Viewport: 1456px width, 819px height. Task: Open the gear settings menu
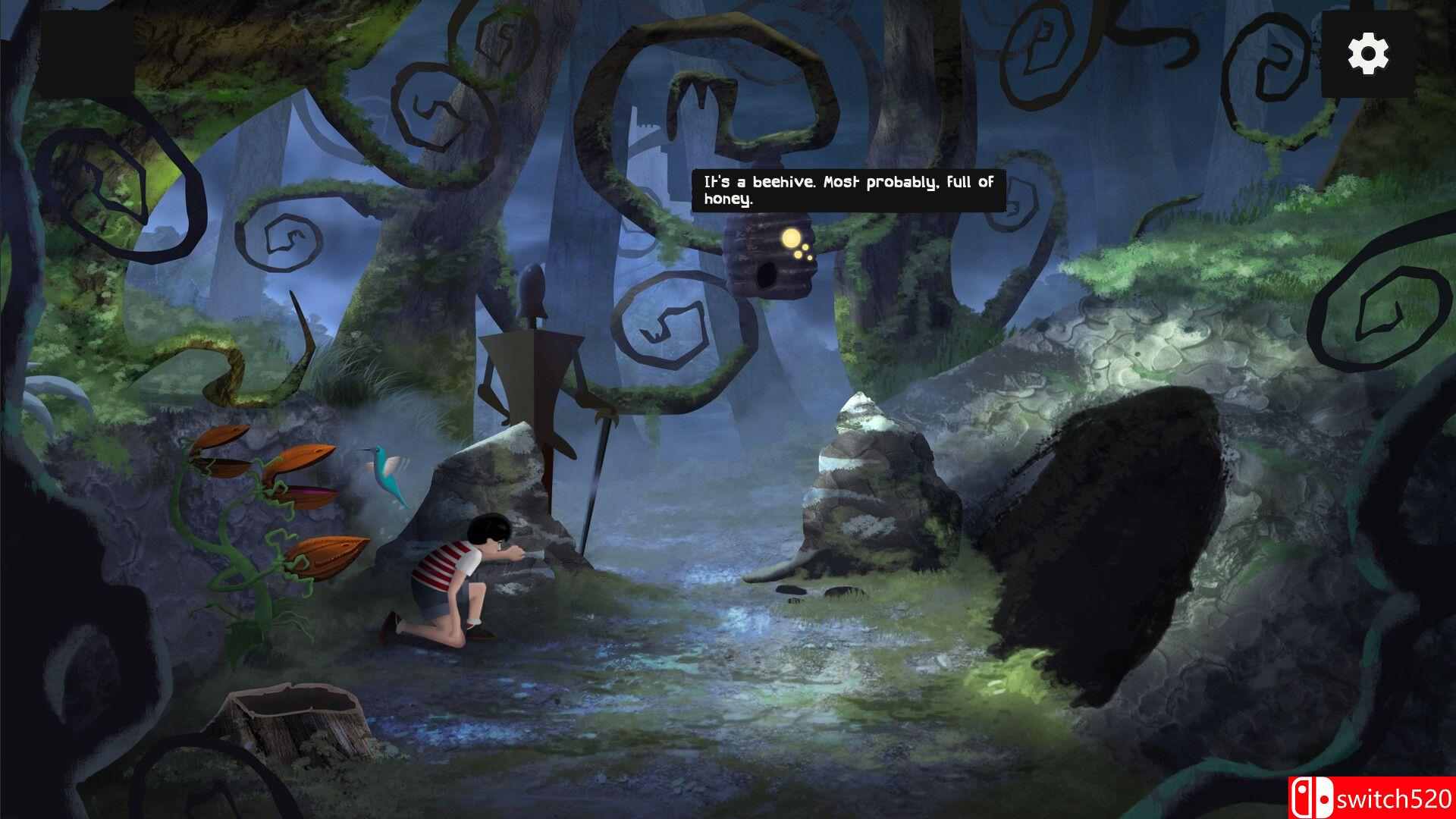click(1368, 54)
